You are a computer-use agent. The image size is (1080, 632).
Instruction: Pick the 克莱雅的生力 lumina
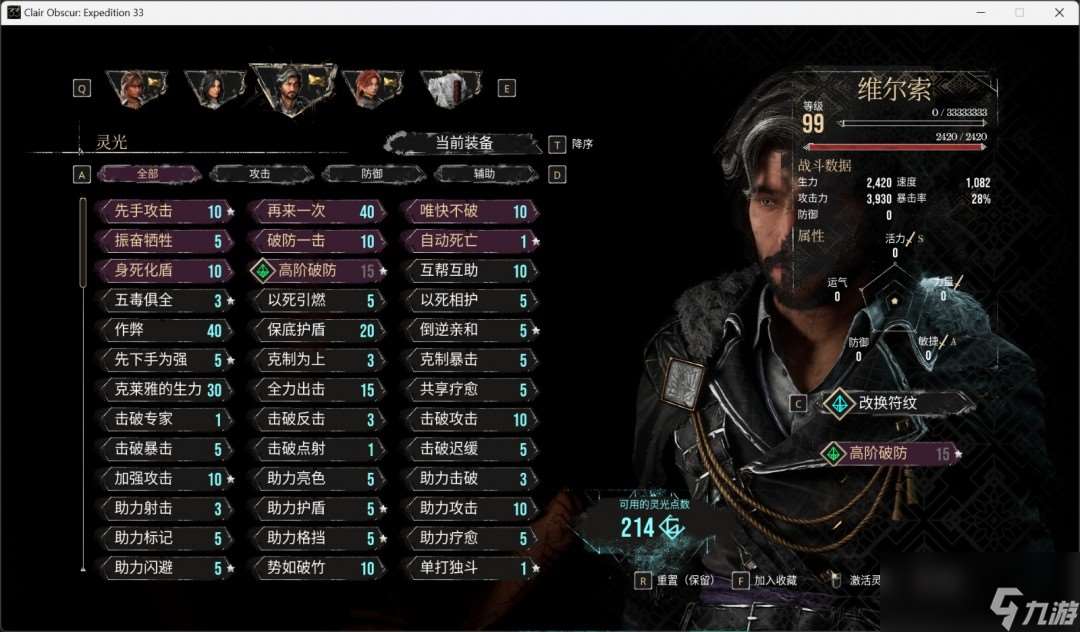coord(162,389)
